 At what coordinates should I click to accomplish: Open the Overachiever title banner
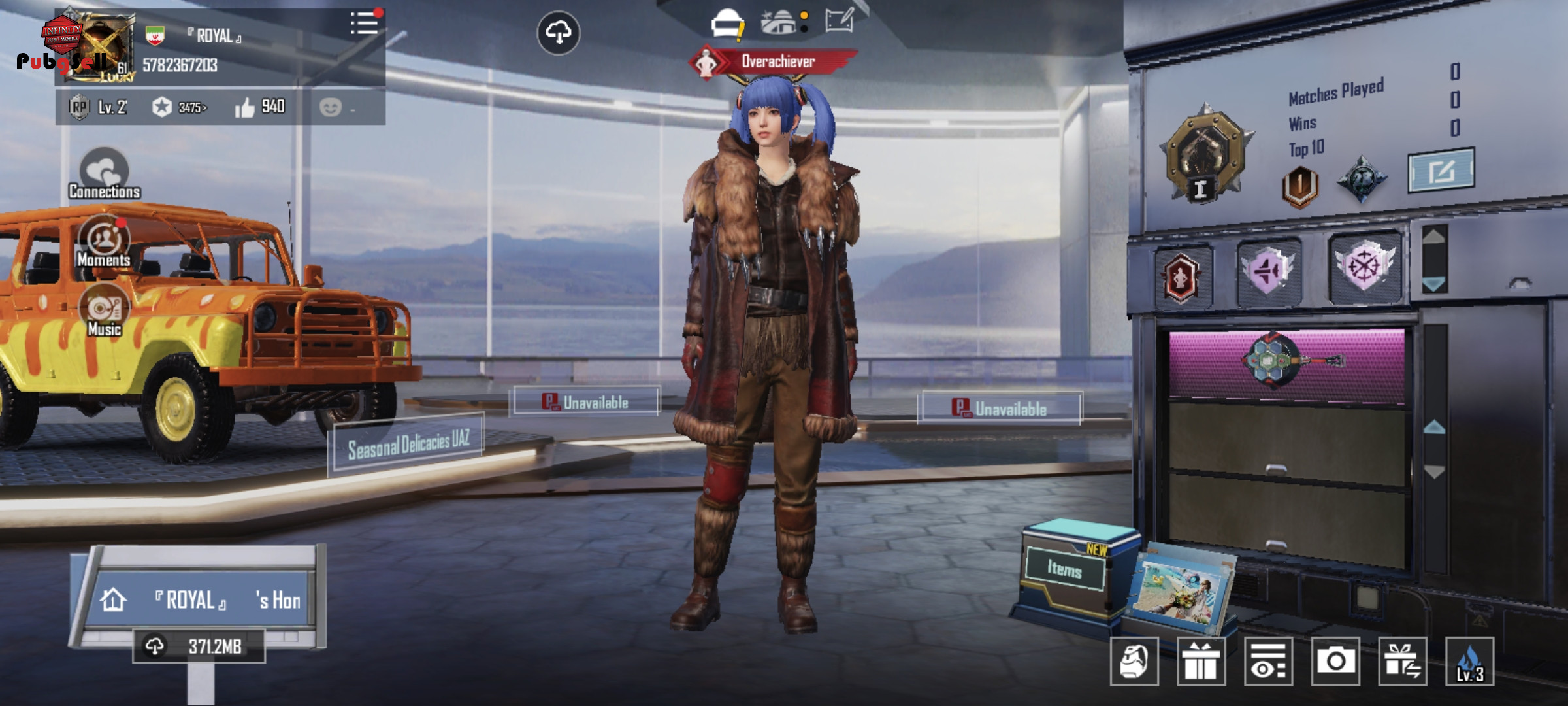(775, 62)
